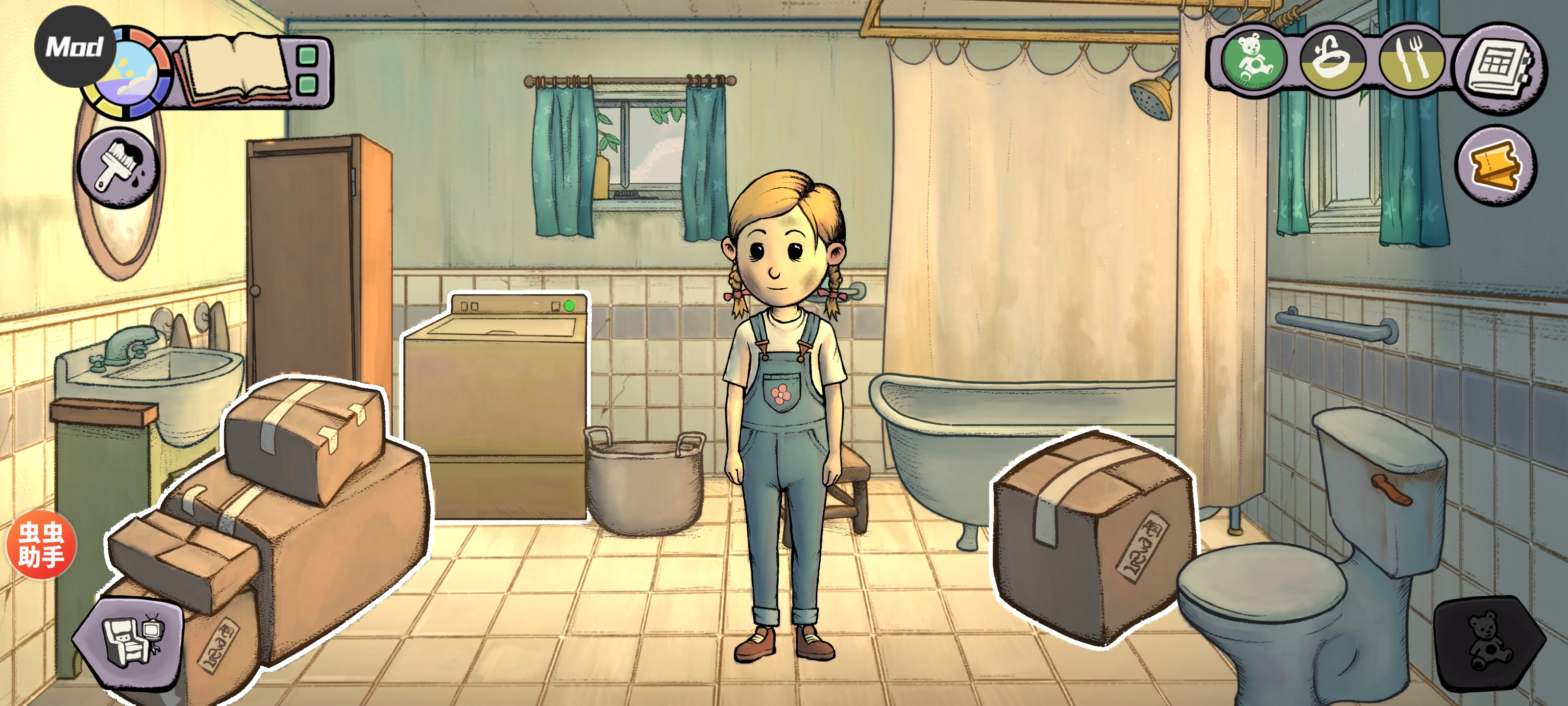1568x706 pixels.
Task: Open the golden ticket button
Action: 1495,165
